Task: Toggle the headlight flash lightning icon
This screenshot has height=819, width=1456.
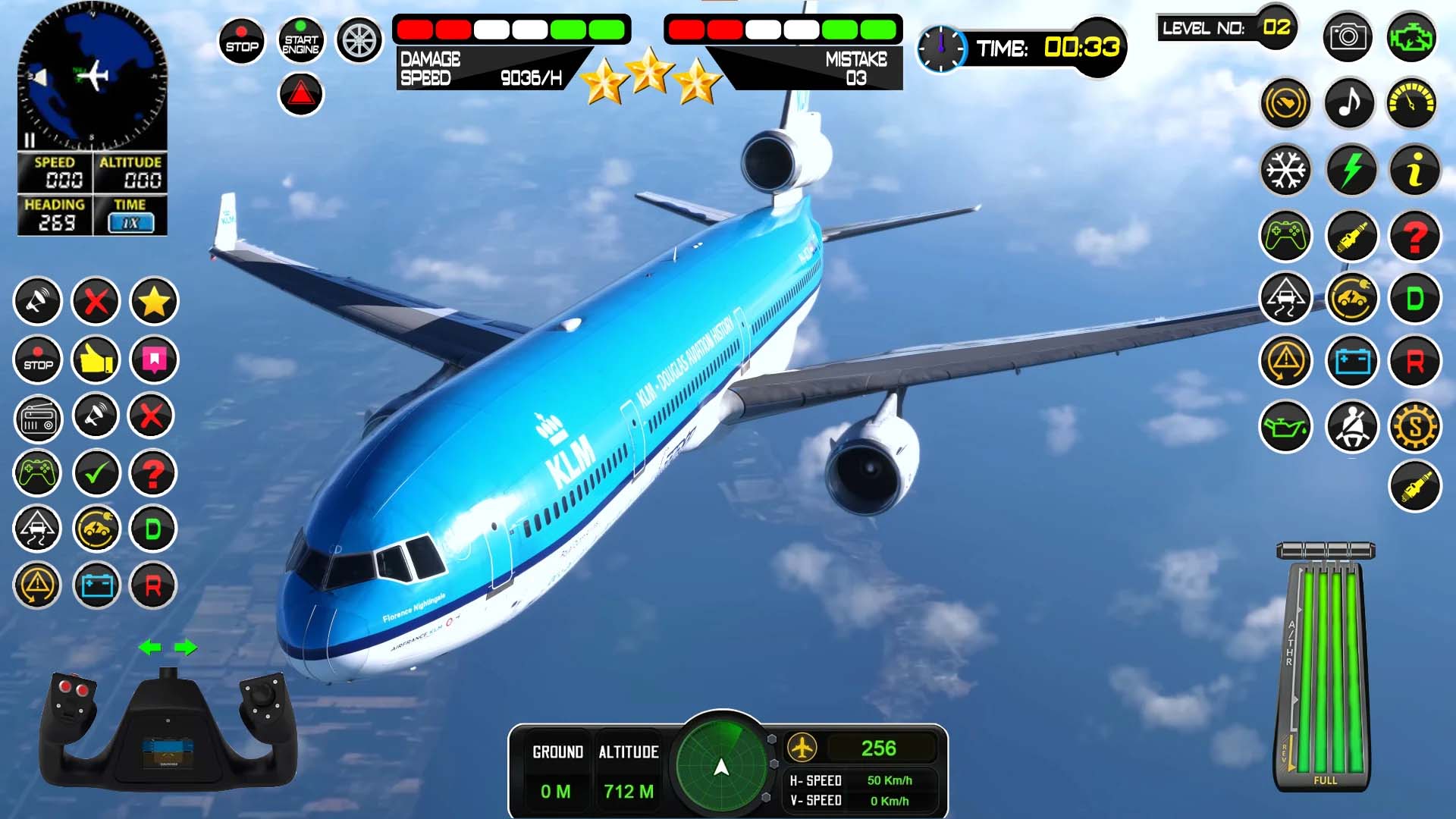Action: [x=1351, y=171]
